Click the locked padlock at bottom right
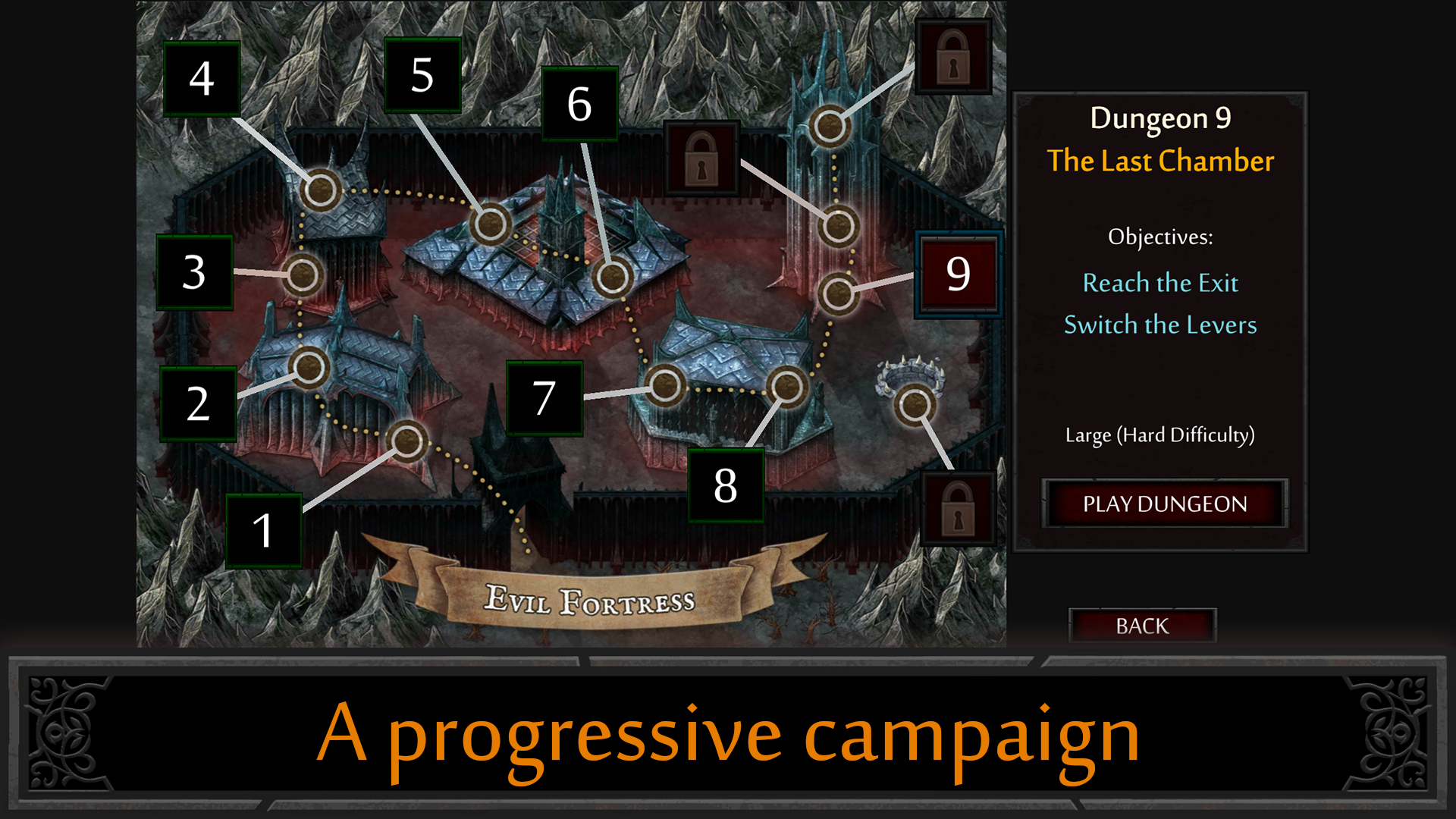 [x=957, y=507]
